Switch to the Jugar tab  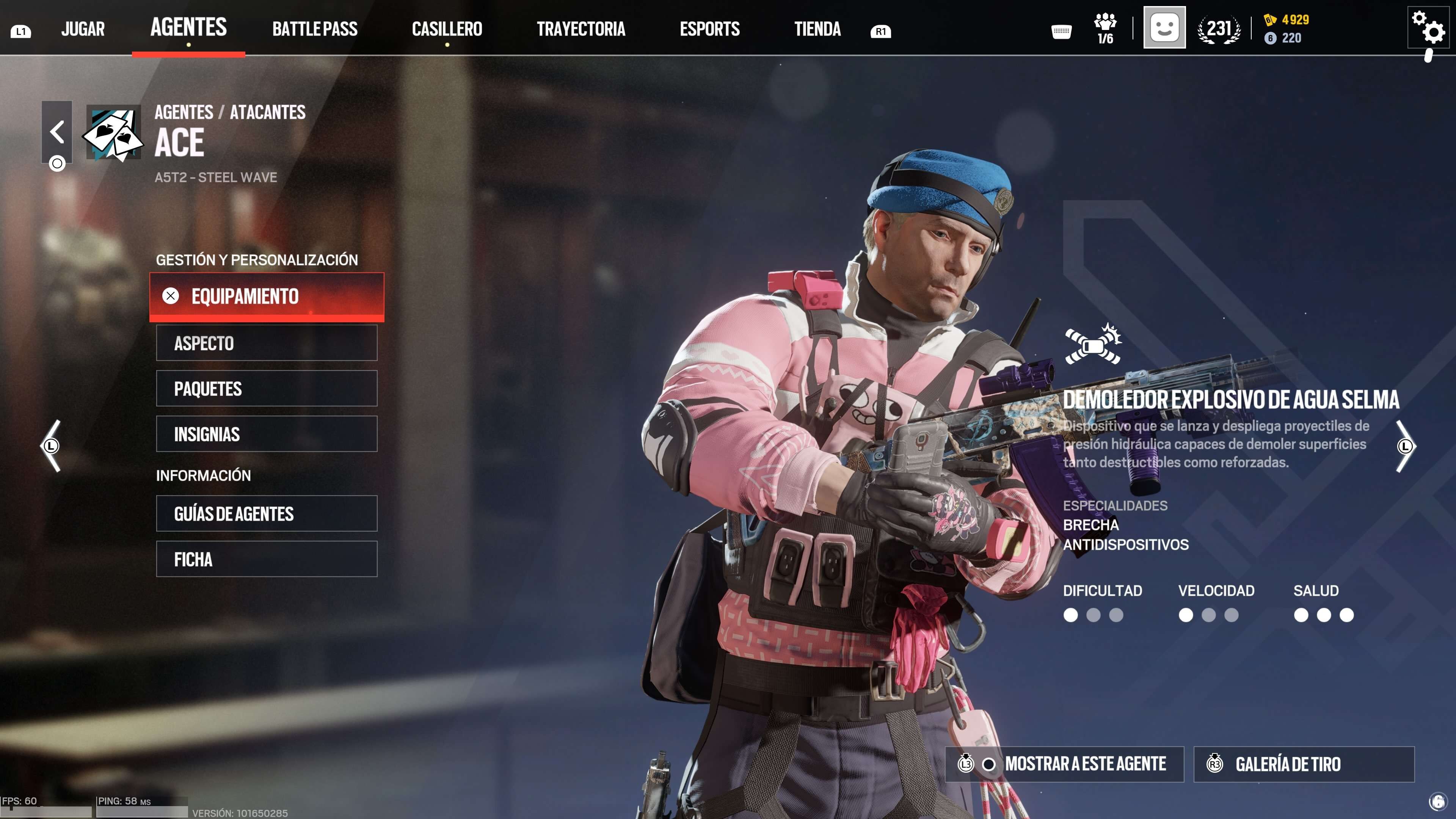(x=83, y=29)
